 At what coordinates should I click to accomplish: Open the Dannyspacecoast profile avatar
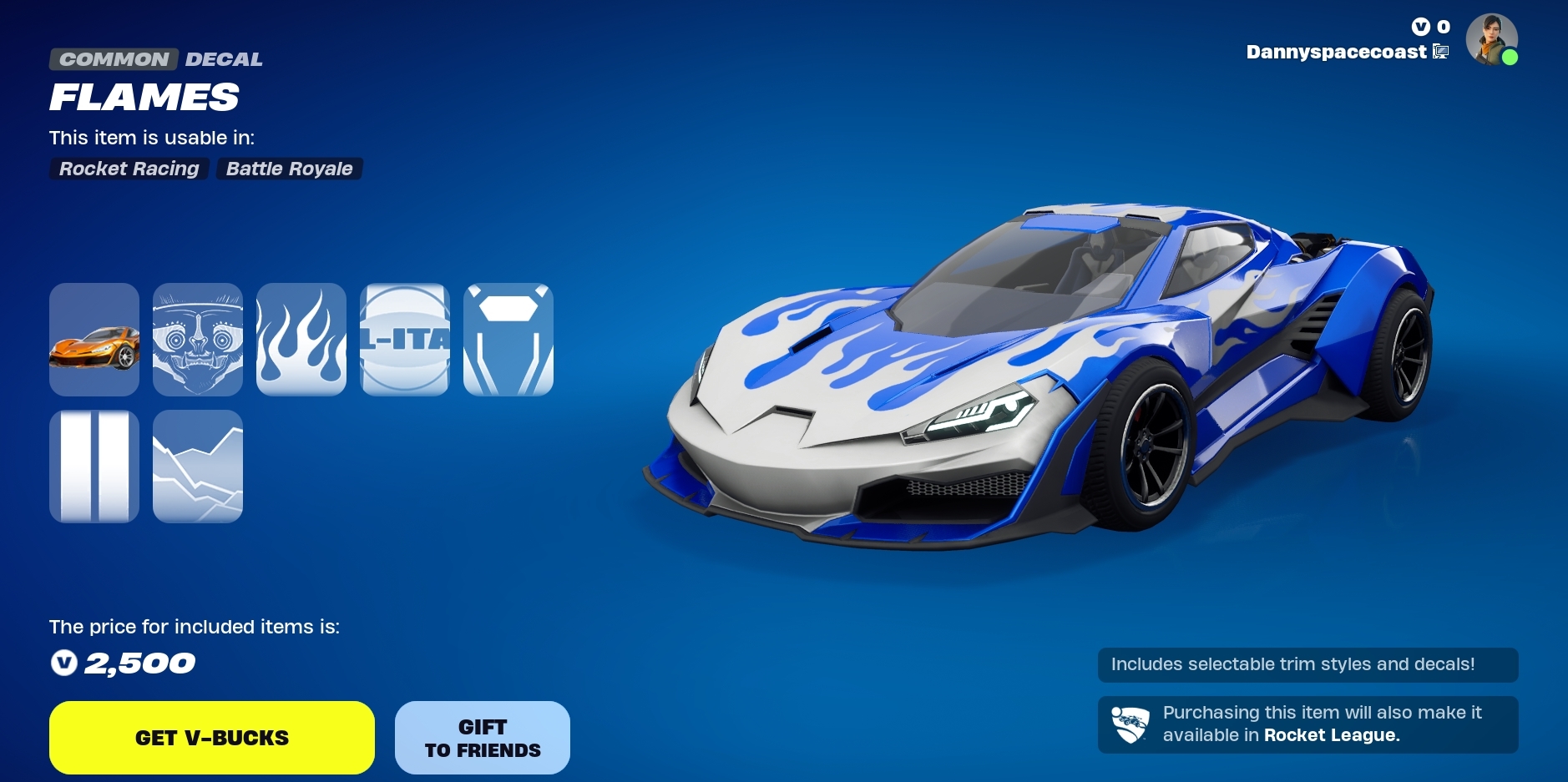pyautogui.click(x=1491, y=39)
